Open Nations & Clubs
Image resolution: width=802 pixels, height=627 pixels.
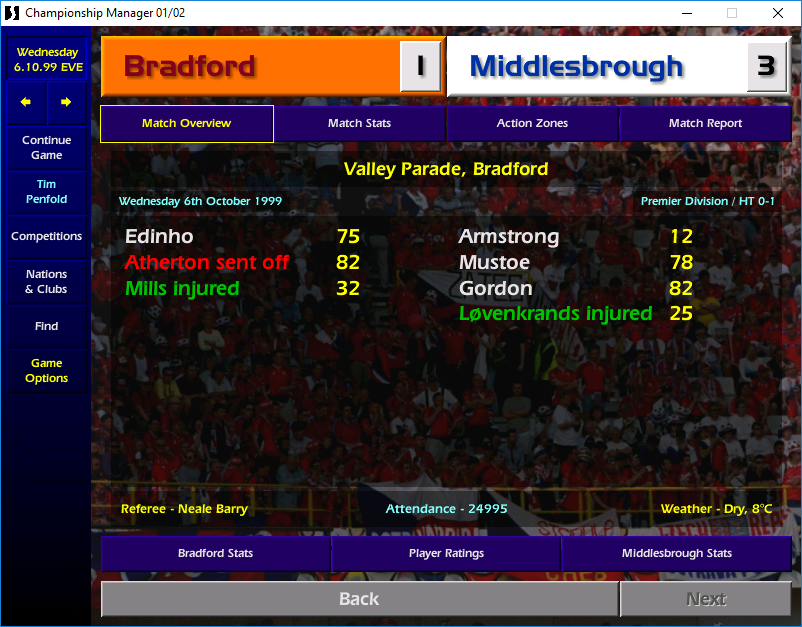46,281
